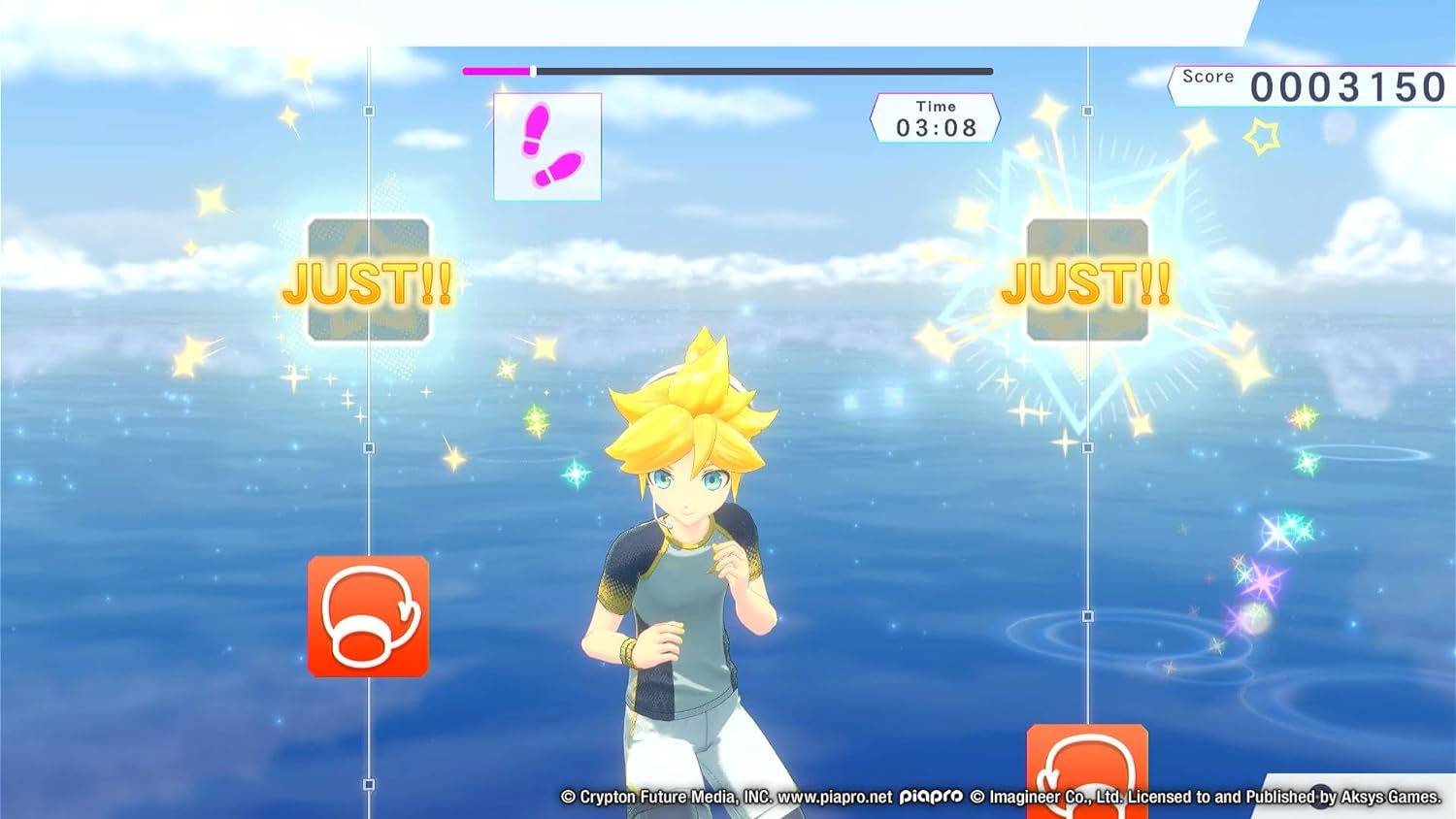Screen dimensions: 1456x819
Task: Expand the Score panel
Action: 1310,82
